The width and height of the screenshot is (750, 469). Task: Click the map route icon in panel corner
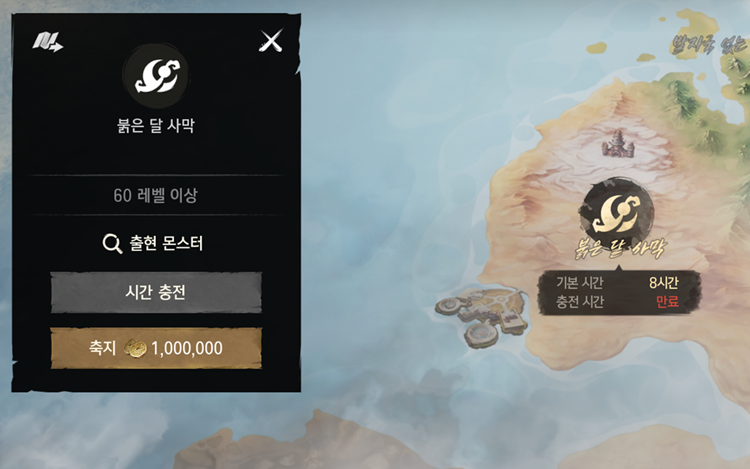click(46, 42)
